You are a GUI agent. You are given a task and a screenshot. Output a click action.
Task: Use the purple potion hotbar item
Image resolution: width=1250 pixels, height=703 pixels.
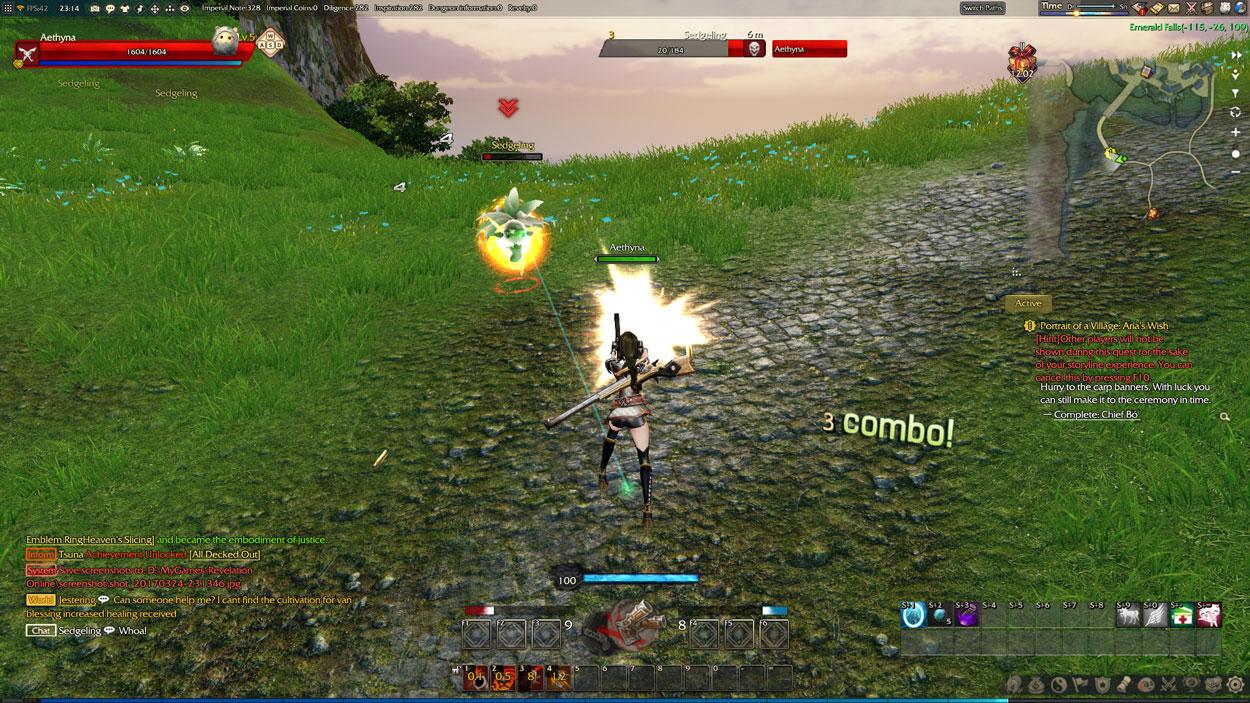(966, 617)
